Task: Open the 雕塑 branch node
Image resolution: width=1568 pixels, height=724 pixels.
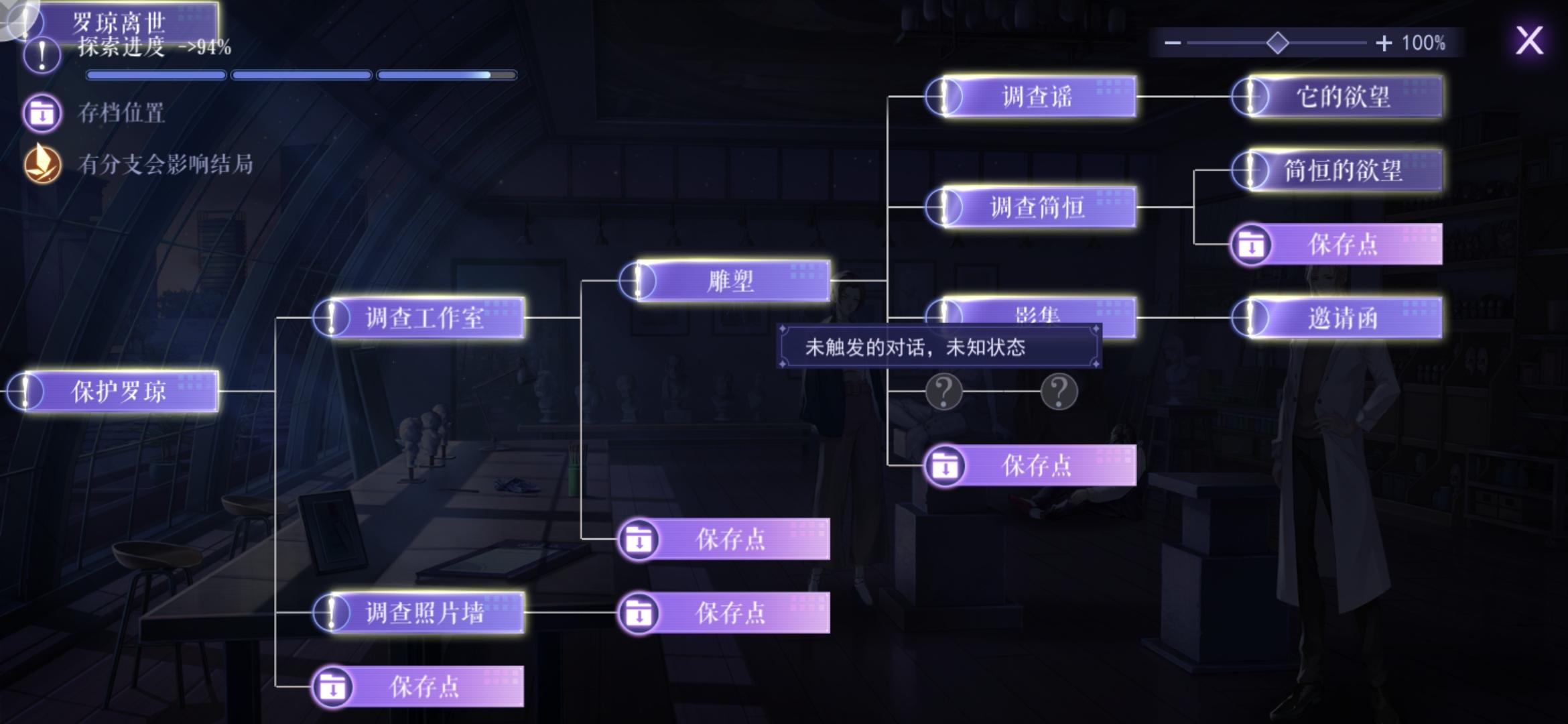Action: [727, 282]
